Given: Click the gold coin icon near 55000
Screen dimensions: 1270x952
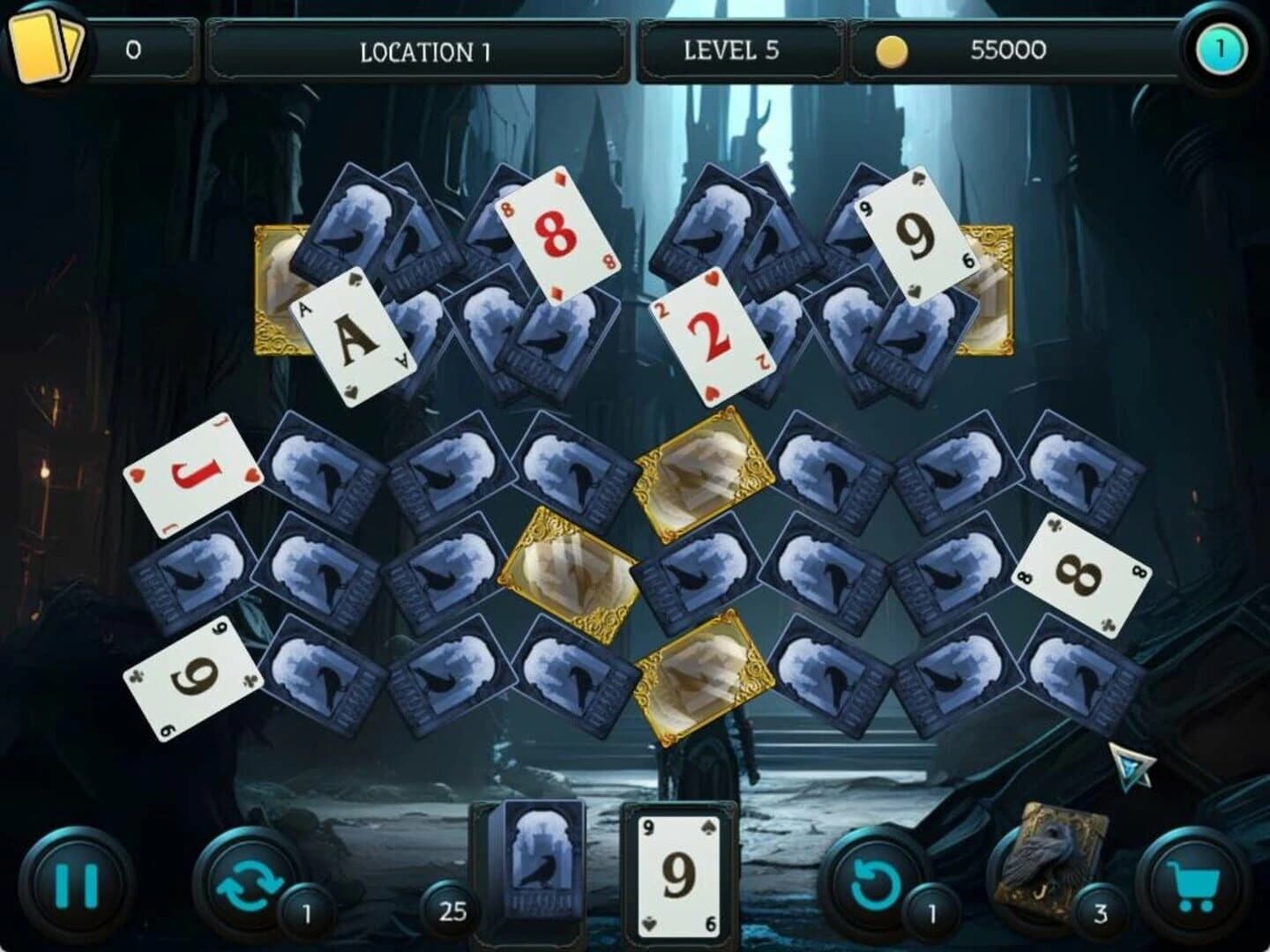Looking at the screenshot, I should click(893, 49).
